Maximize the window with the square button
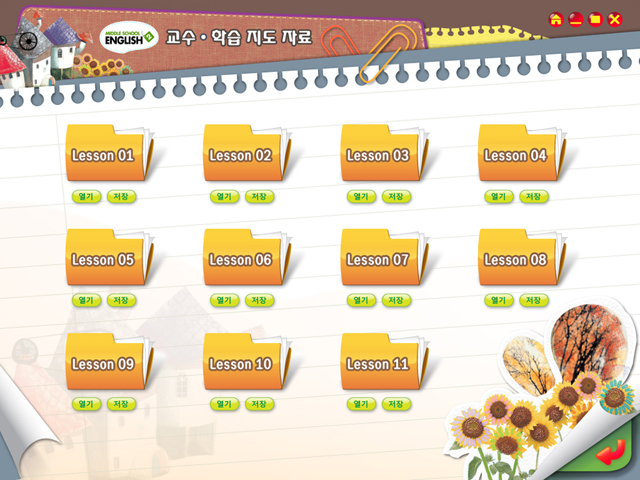Viewport: 640px width, 480px height. [x=595, y=19]
